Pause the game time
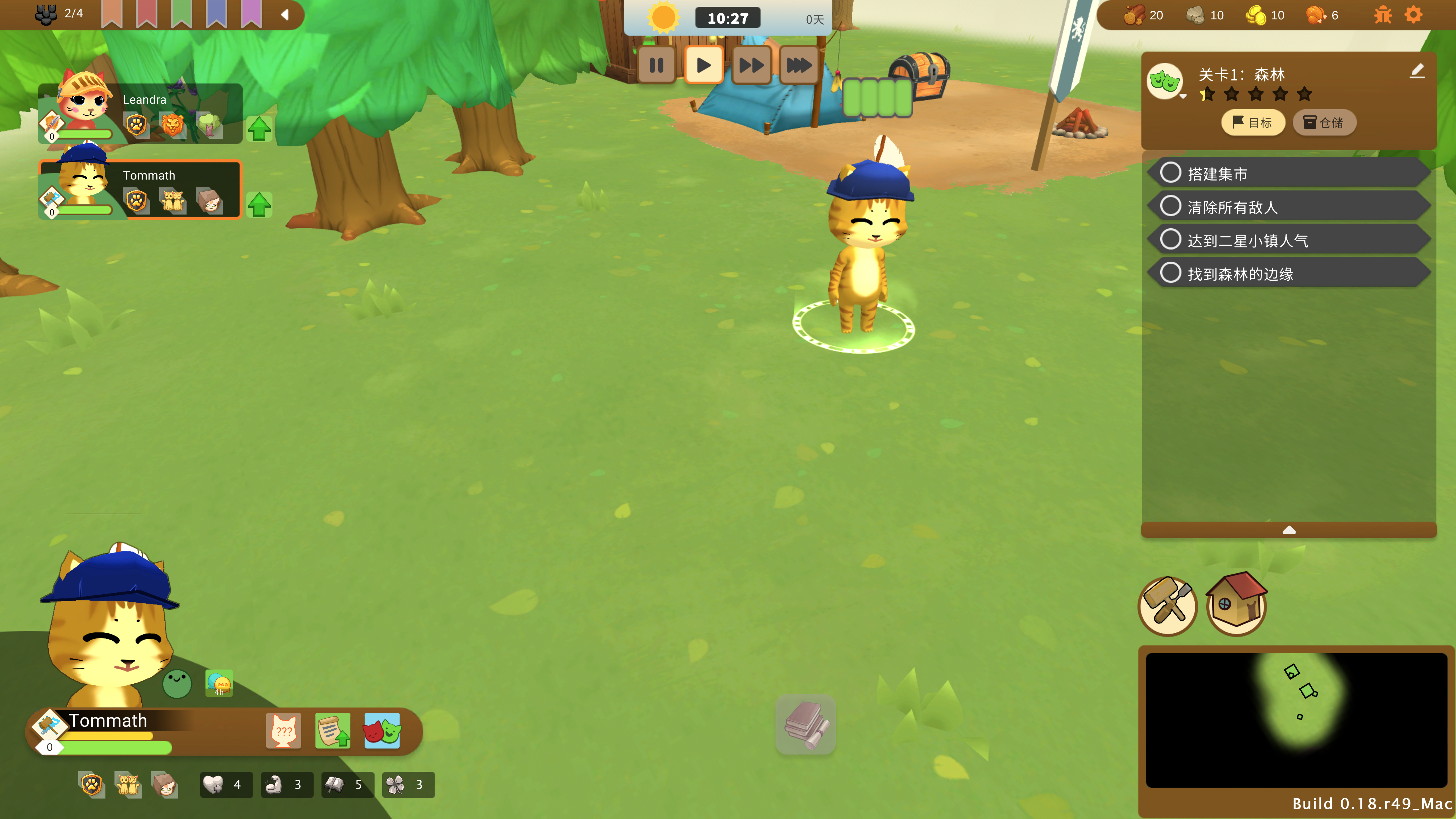 656,66
